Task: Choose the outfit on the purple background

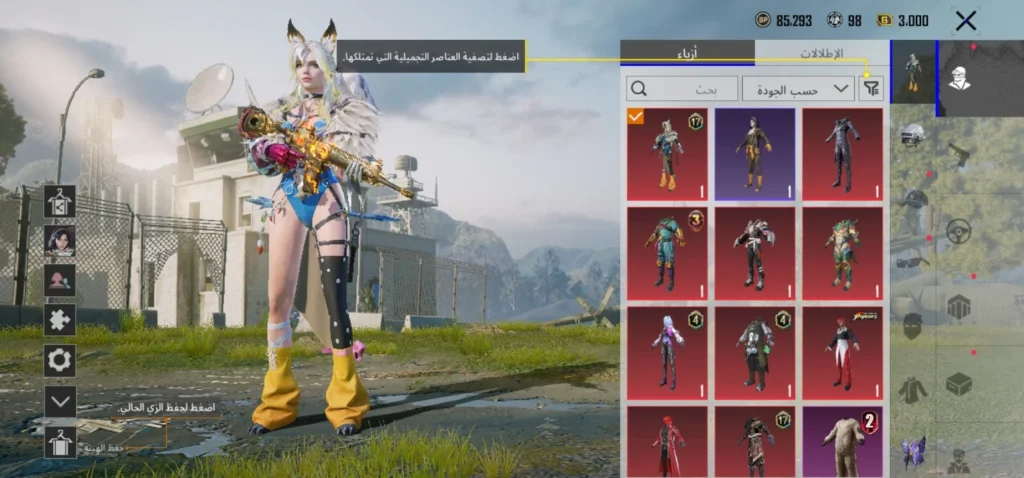Action: (755, 154)
